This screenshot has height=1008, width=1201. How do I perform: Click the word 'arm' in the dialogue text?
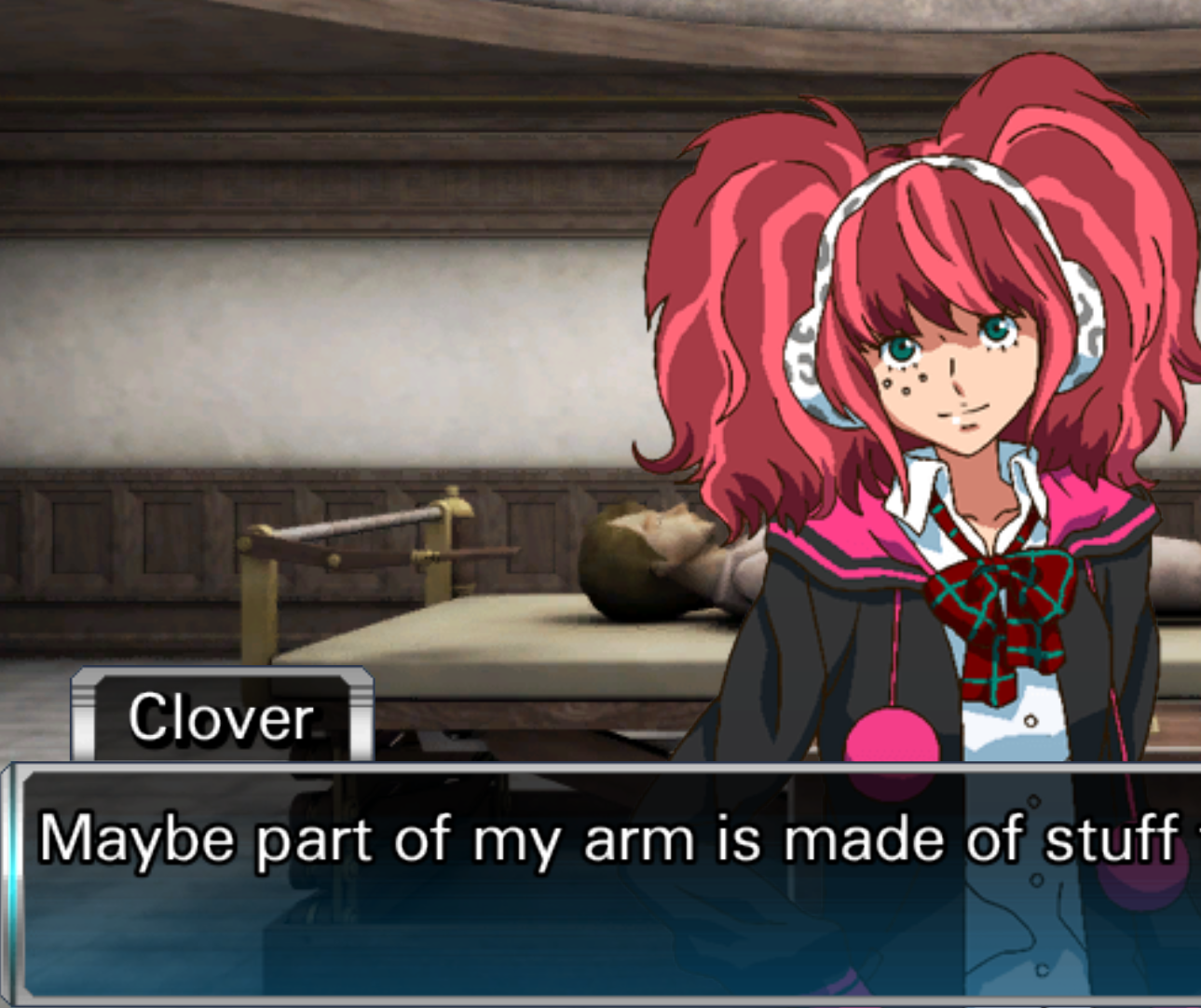pyautogui.click(x=643, y=838)
